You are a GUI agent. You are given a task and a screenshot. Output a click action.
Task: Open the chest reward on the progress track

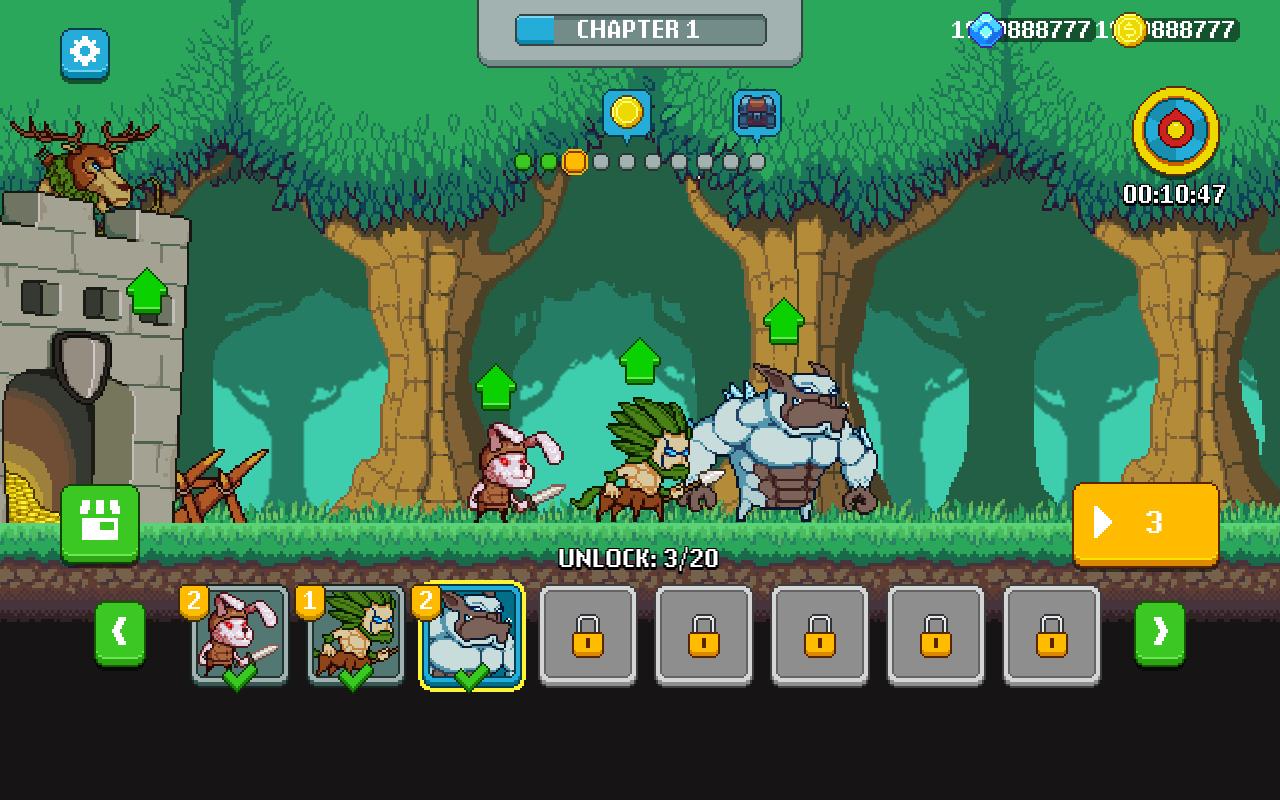756,114
